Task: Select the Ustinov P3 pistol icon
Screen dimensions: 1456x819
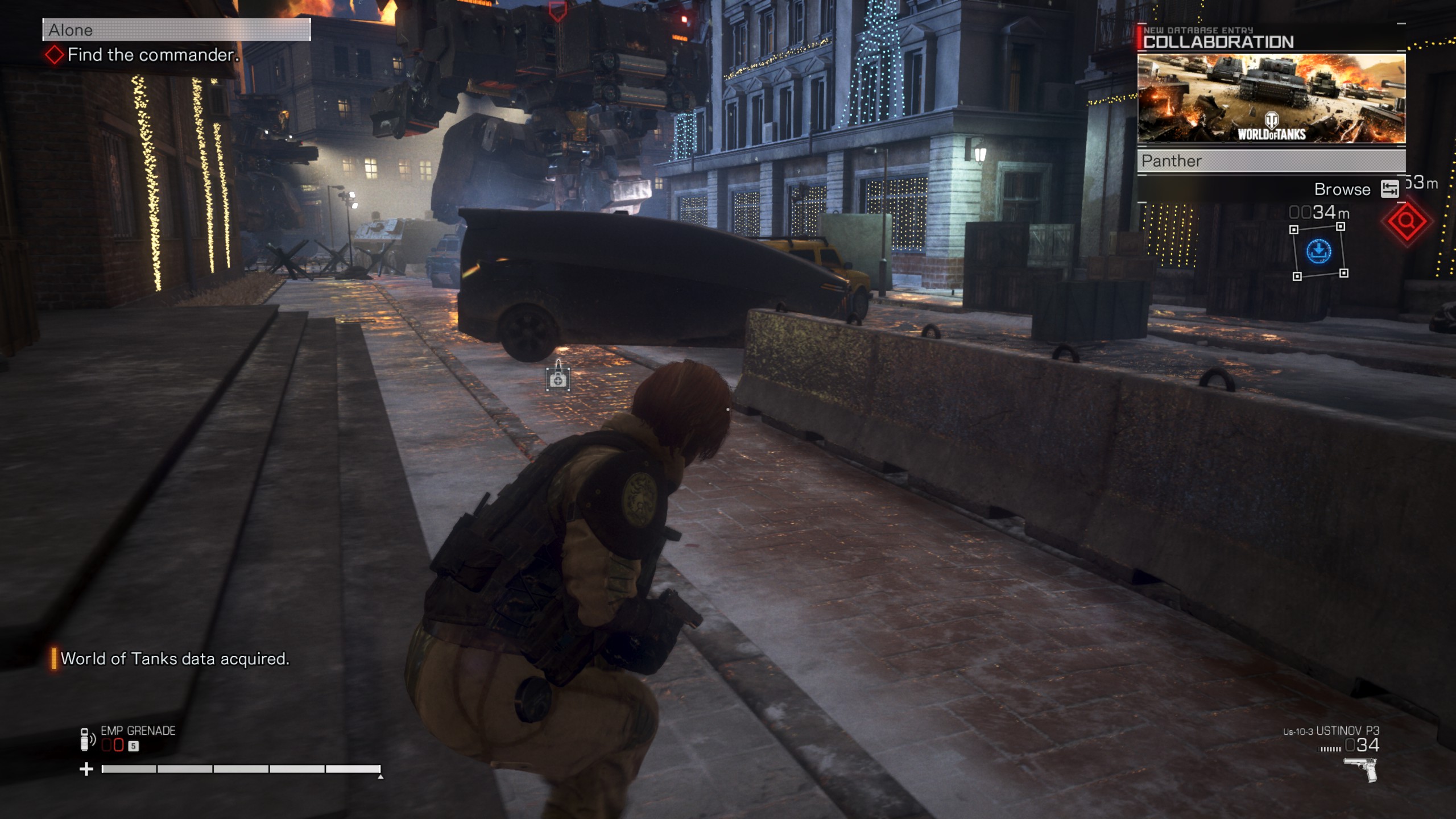Action: pos(1361,770)
